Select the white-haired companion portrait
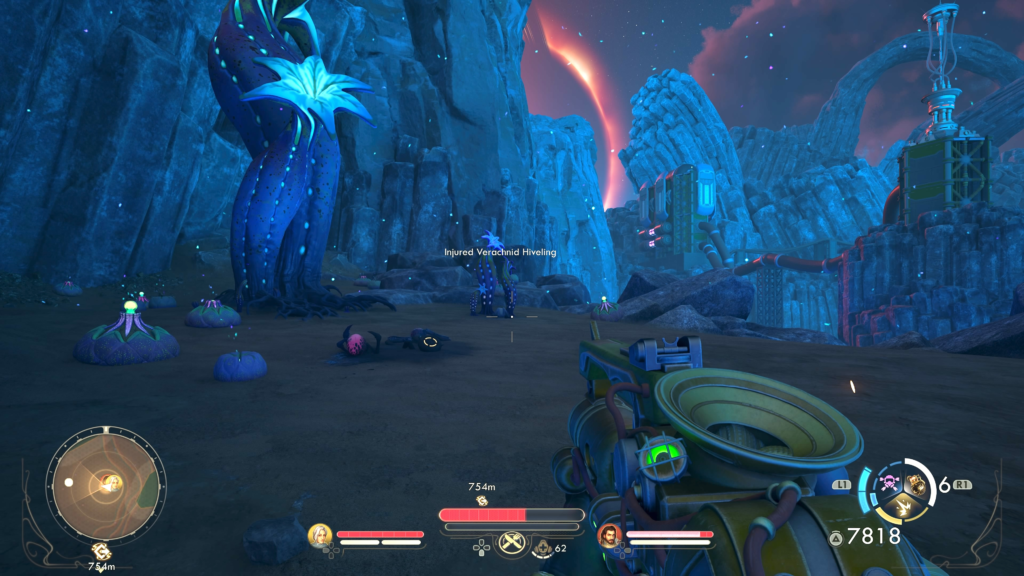1024x576 pixels. coord(320,535)
